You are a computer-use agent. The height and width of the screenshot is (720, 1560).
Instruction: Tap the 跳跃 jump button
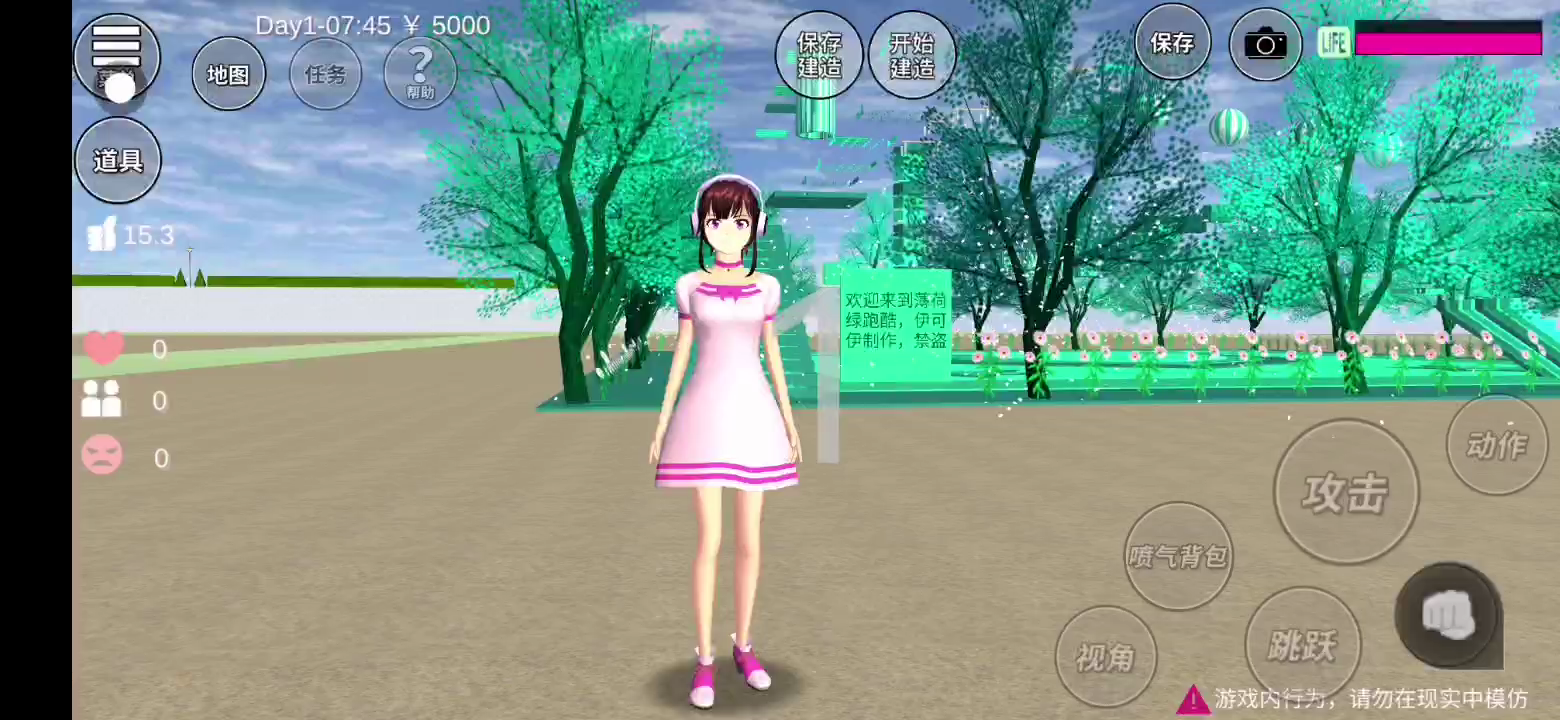click(1301, 644)
